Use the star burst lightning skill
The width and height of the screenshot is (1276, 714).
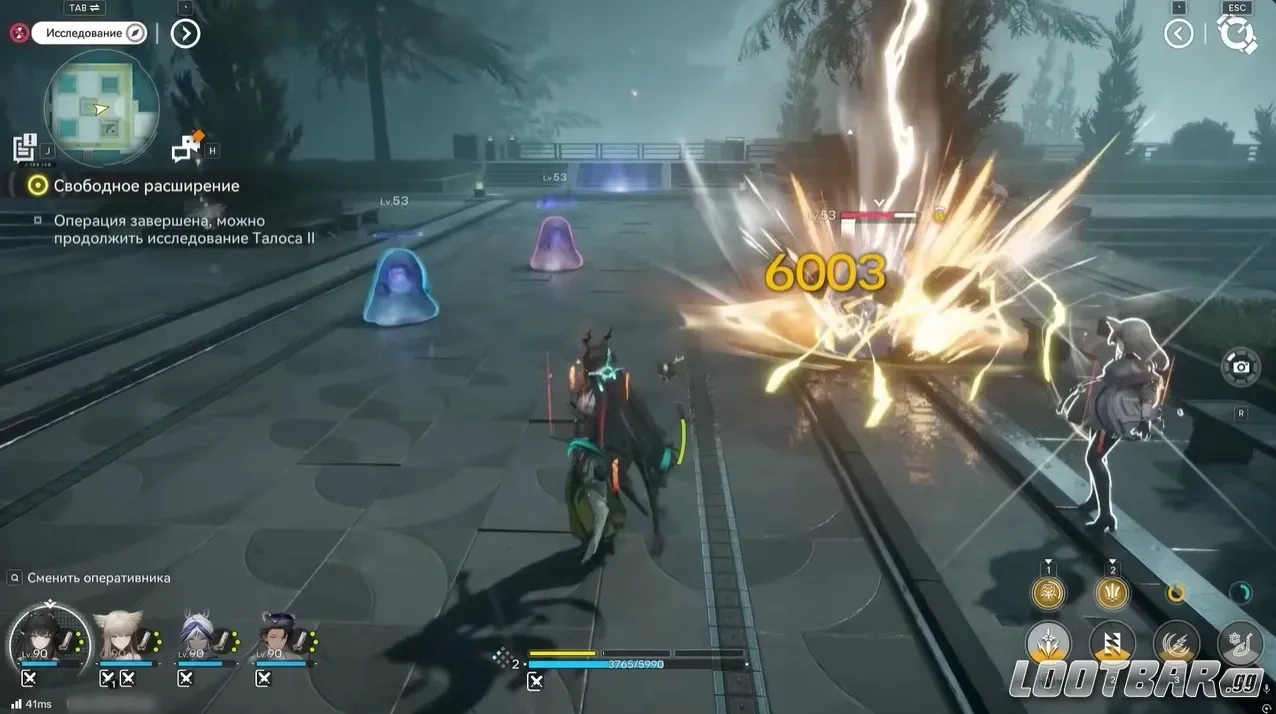click(1048, 645)
